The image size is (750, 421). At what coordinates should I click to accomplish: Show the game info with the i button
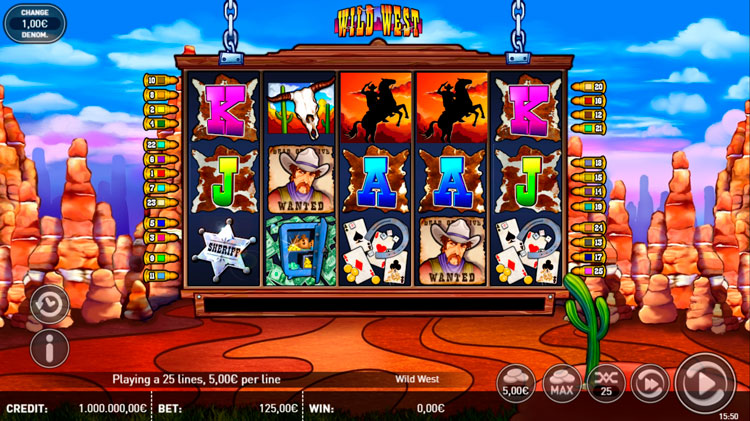(x=49, y=348)
